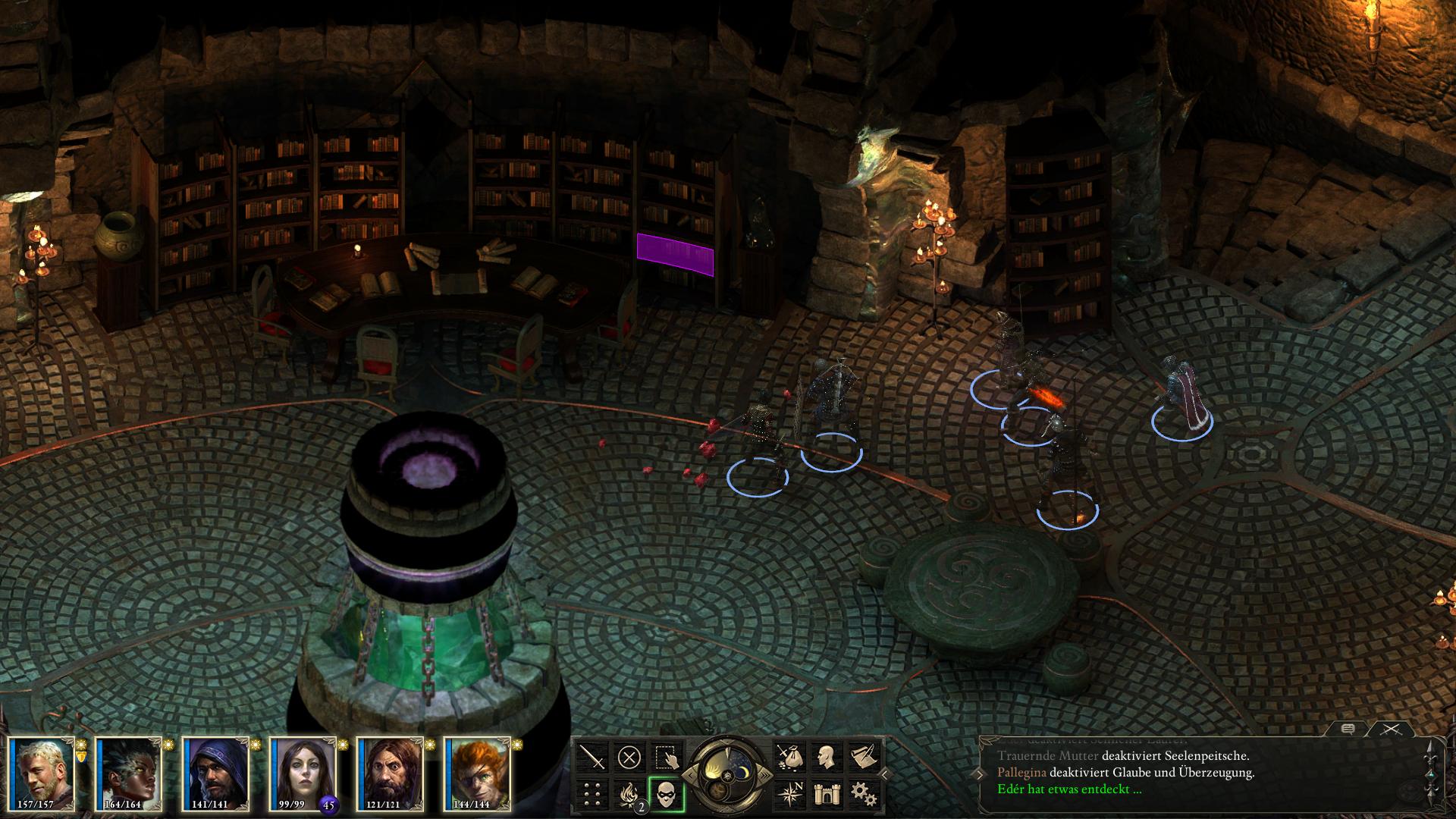Select the long-haired bearded man portrait
Image resolution: width=1456 pixels, height=819 pixels.
(391, 773)
